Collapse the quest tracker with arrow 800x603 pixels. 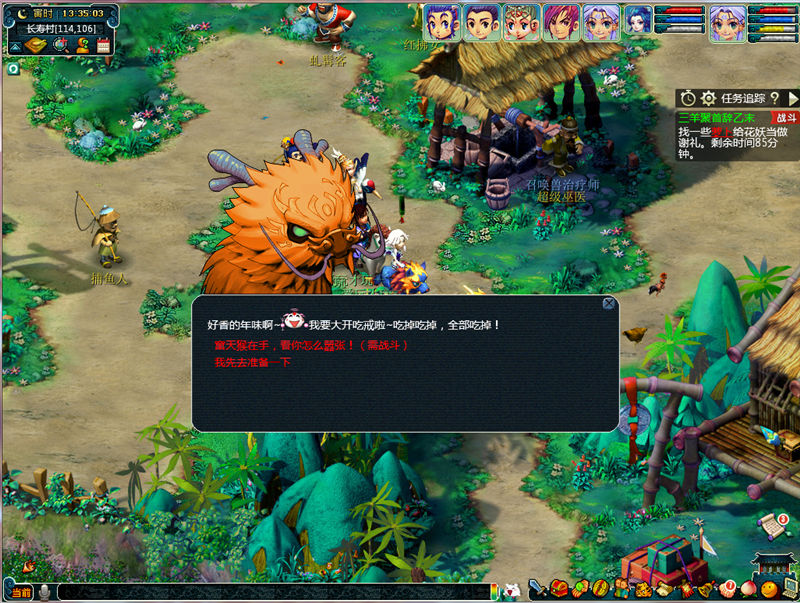tap(792, 98)
